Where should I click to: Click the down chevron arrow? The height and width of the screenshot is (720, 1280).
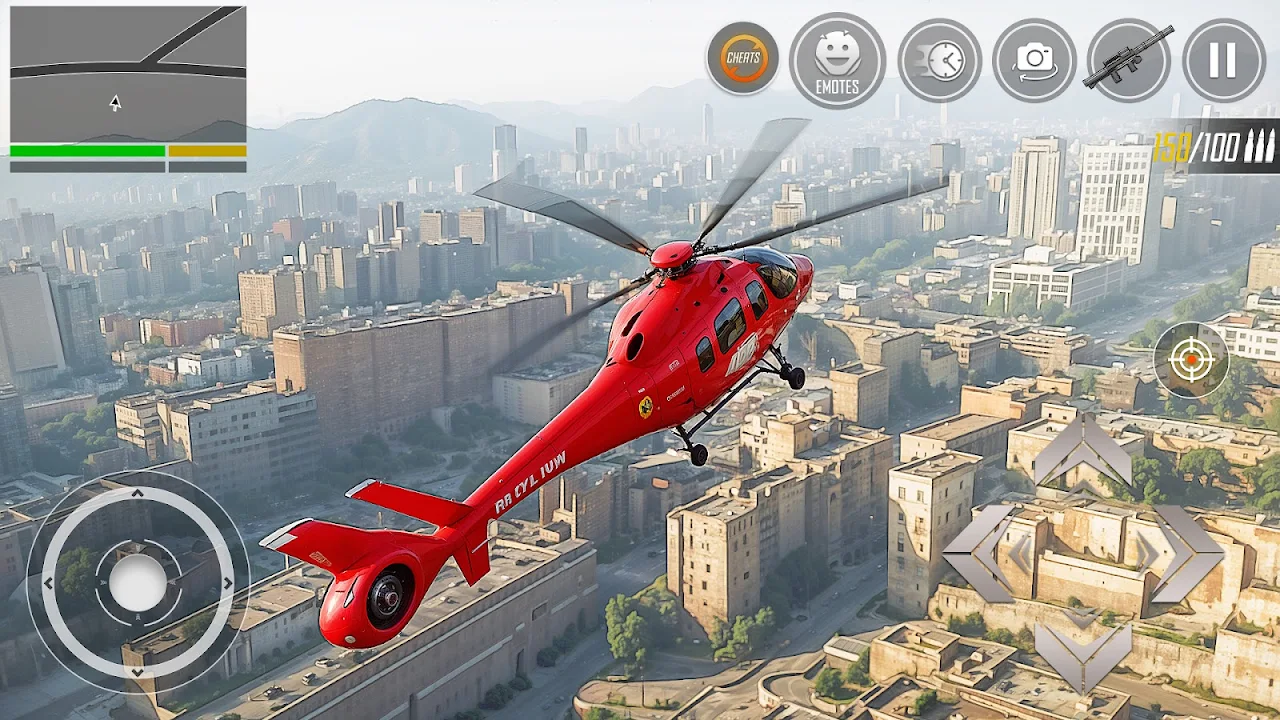pos(1082,655)
